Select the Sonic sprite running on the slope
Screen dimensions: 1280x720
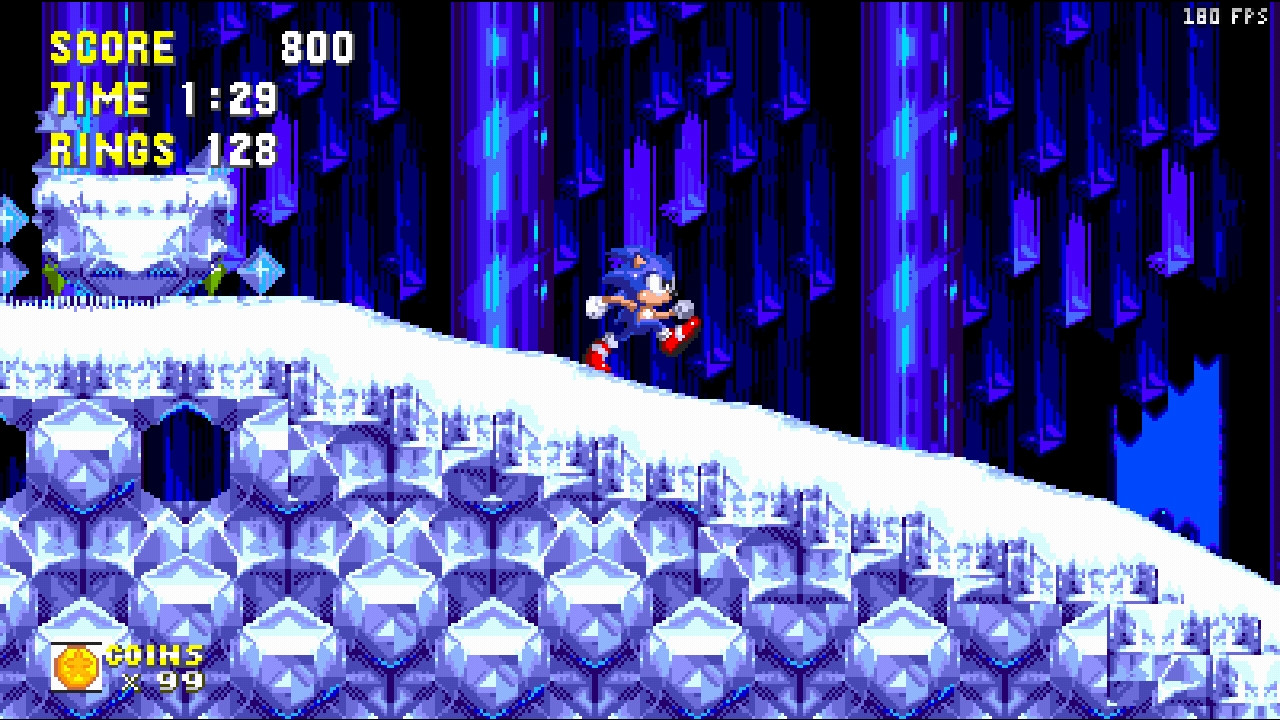pyautogui.click(x=640, y=295)
